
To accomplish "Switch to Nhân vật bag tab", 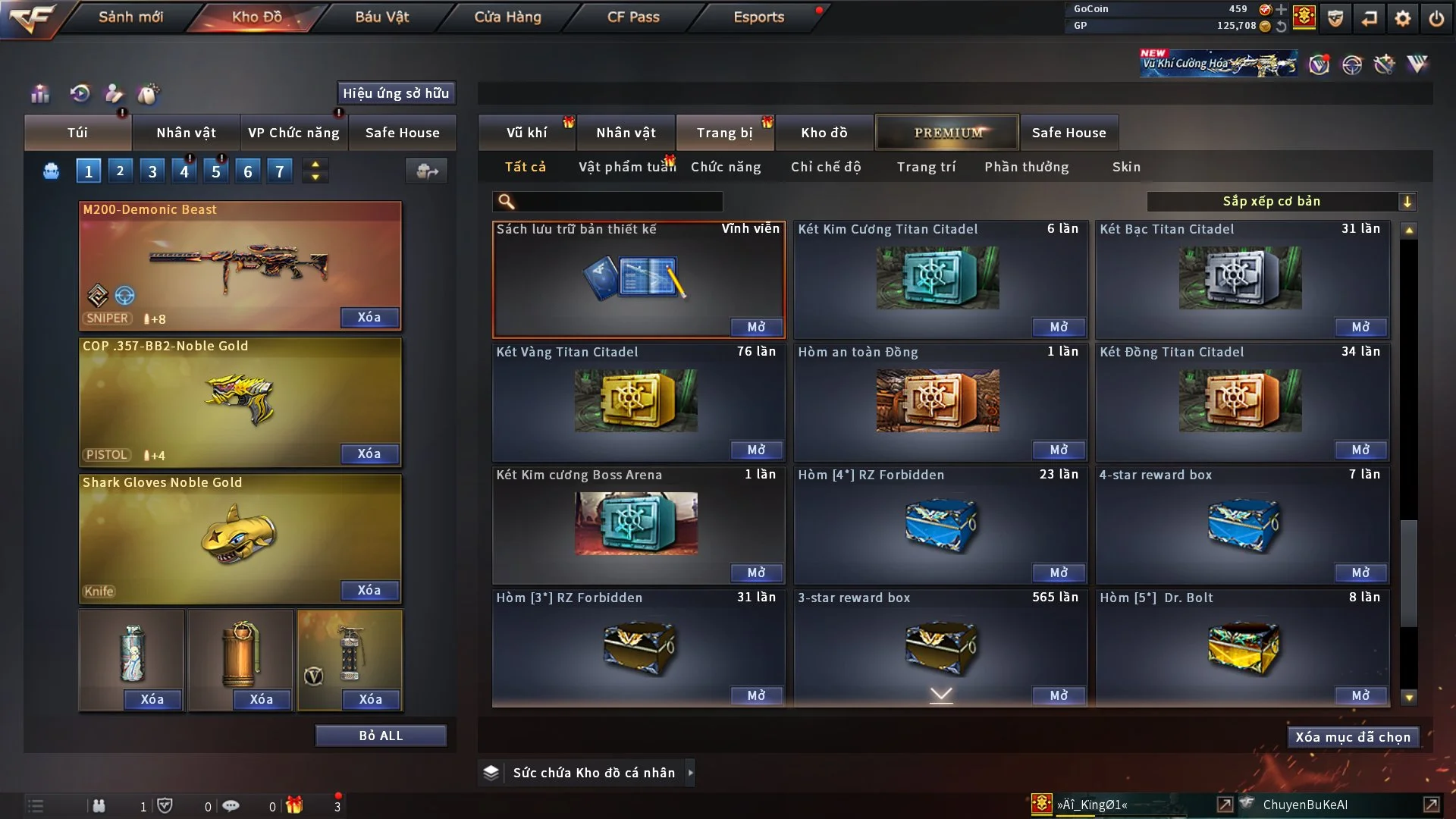I will [x=186, y=133].
